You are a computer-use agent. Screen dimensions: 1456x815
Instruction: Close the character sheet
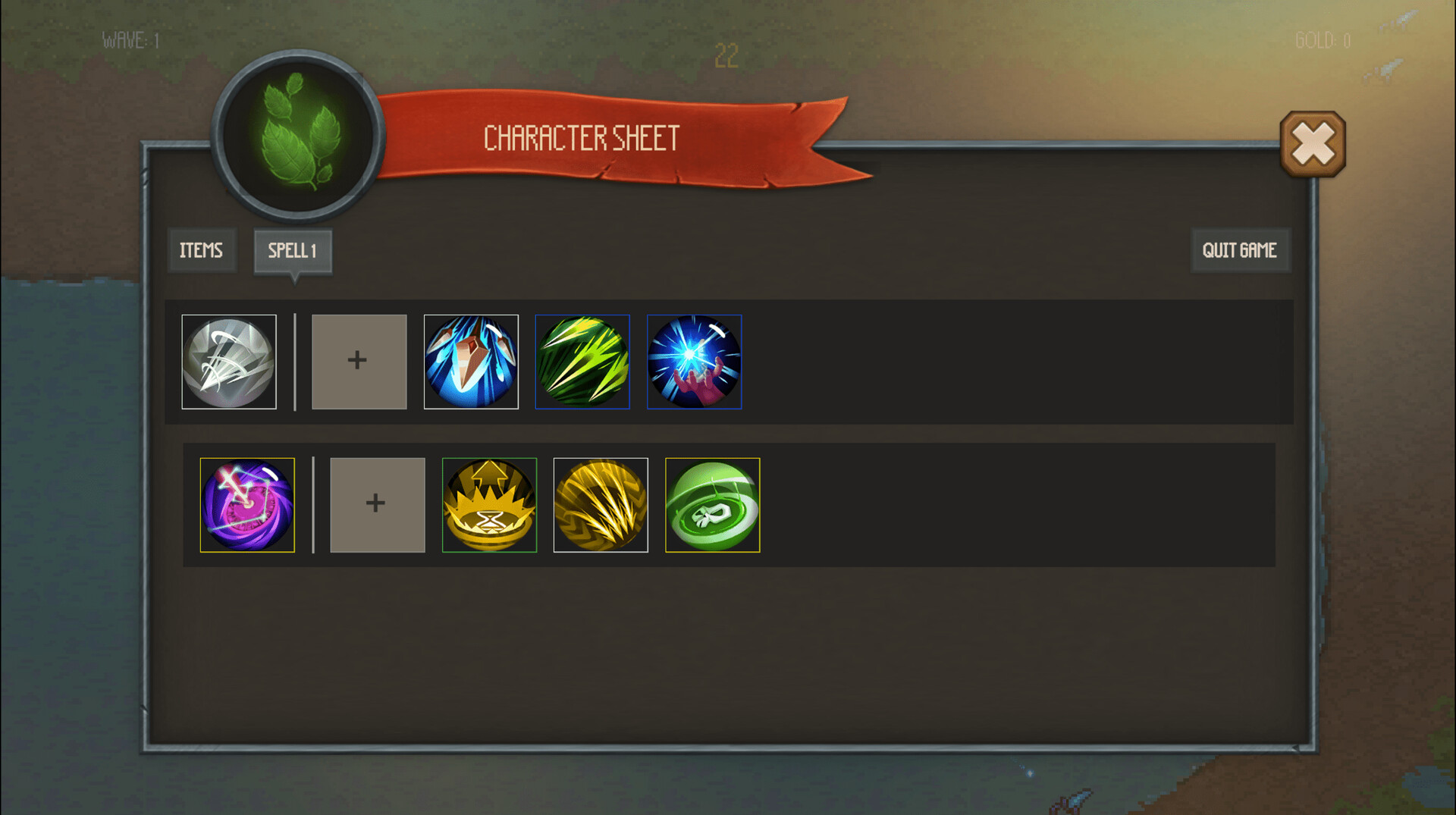tap(1313, 143)
